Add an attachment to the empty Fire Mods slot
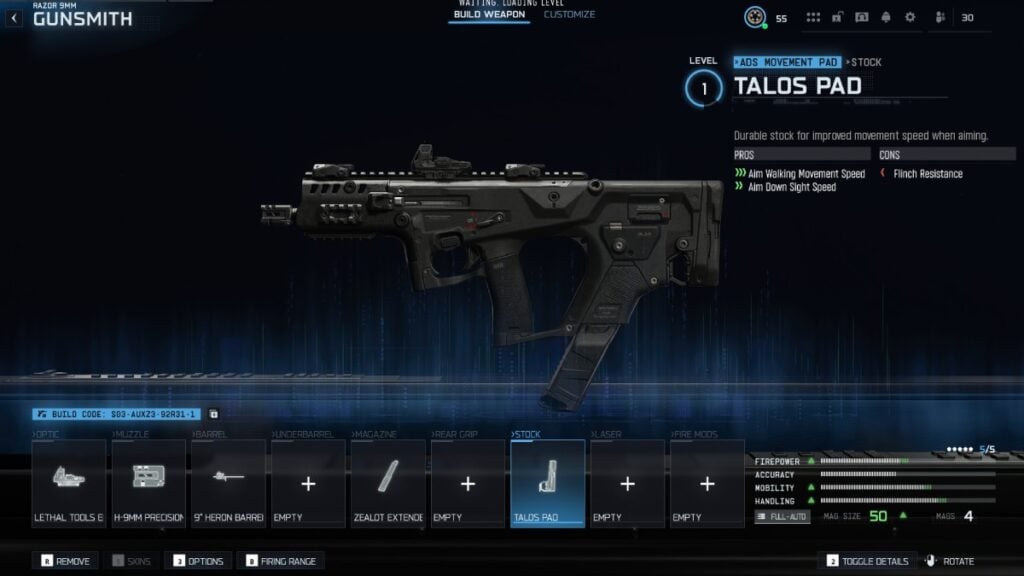 (707, 483)
